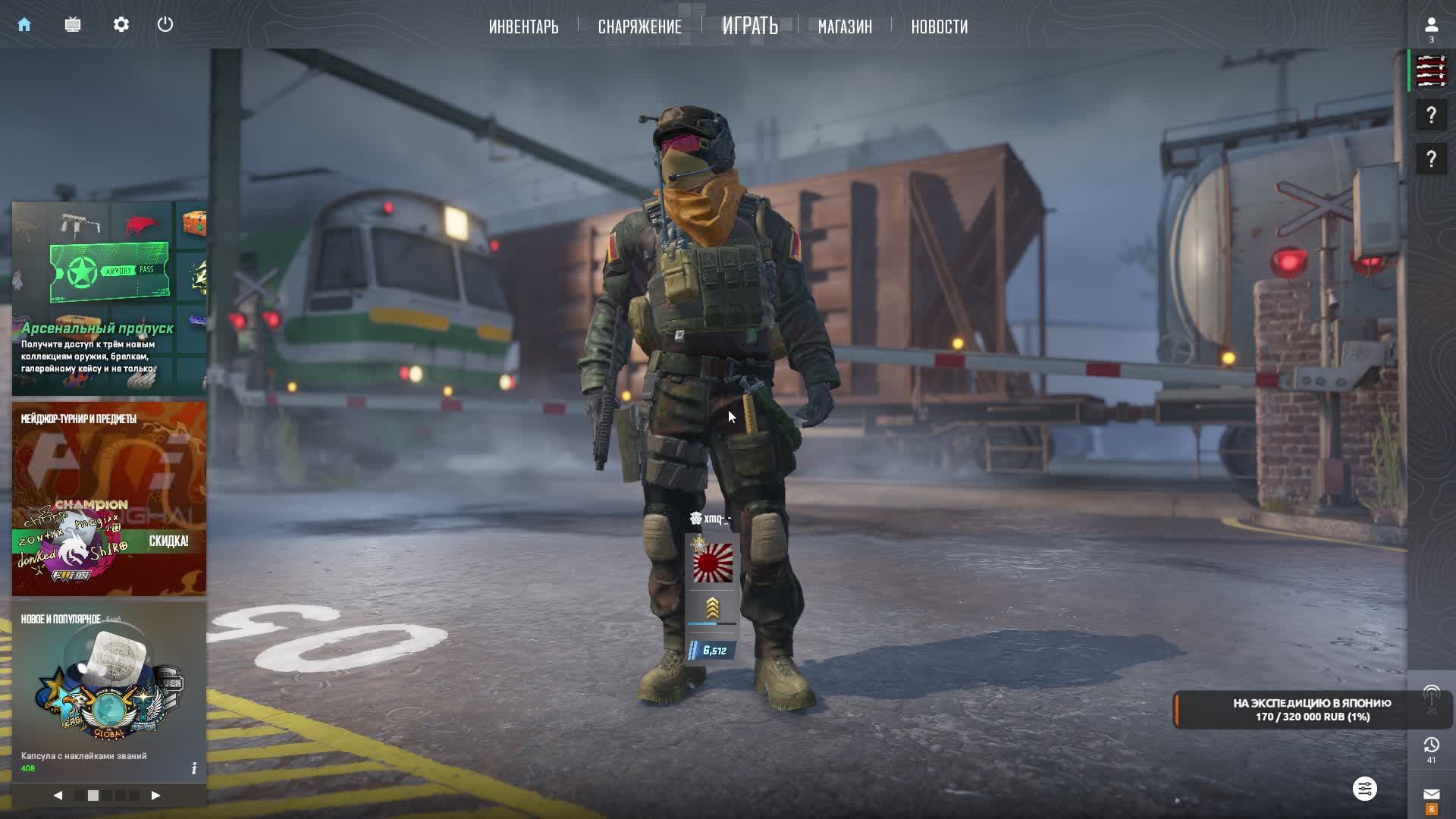Click the Japan expedition donation goal widget
This screenshot has width=1456, height=819.
point(1312,710)
